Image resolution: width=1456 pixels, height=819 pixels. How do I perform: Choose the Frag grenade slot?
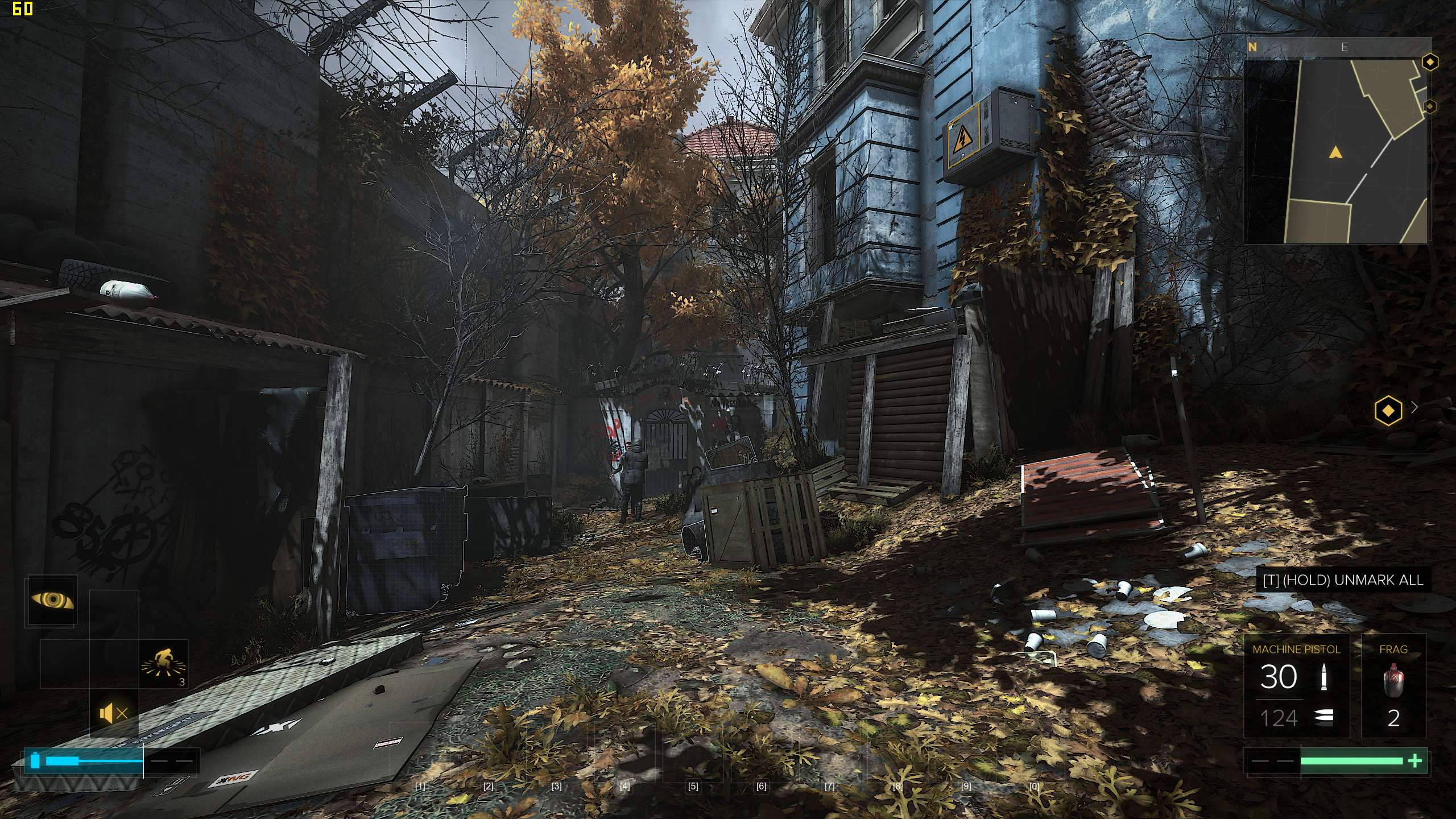click(1393, 685)
